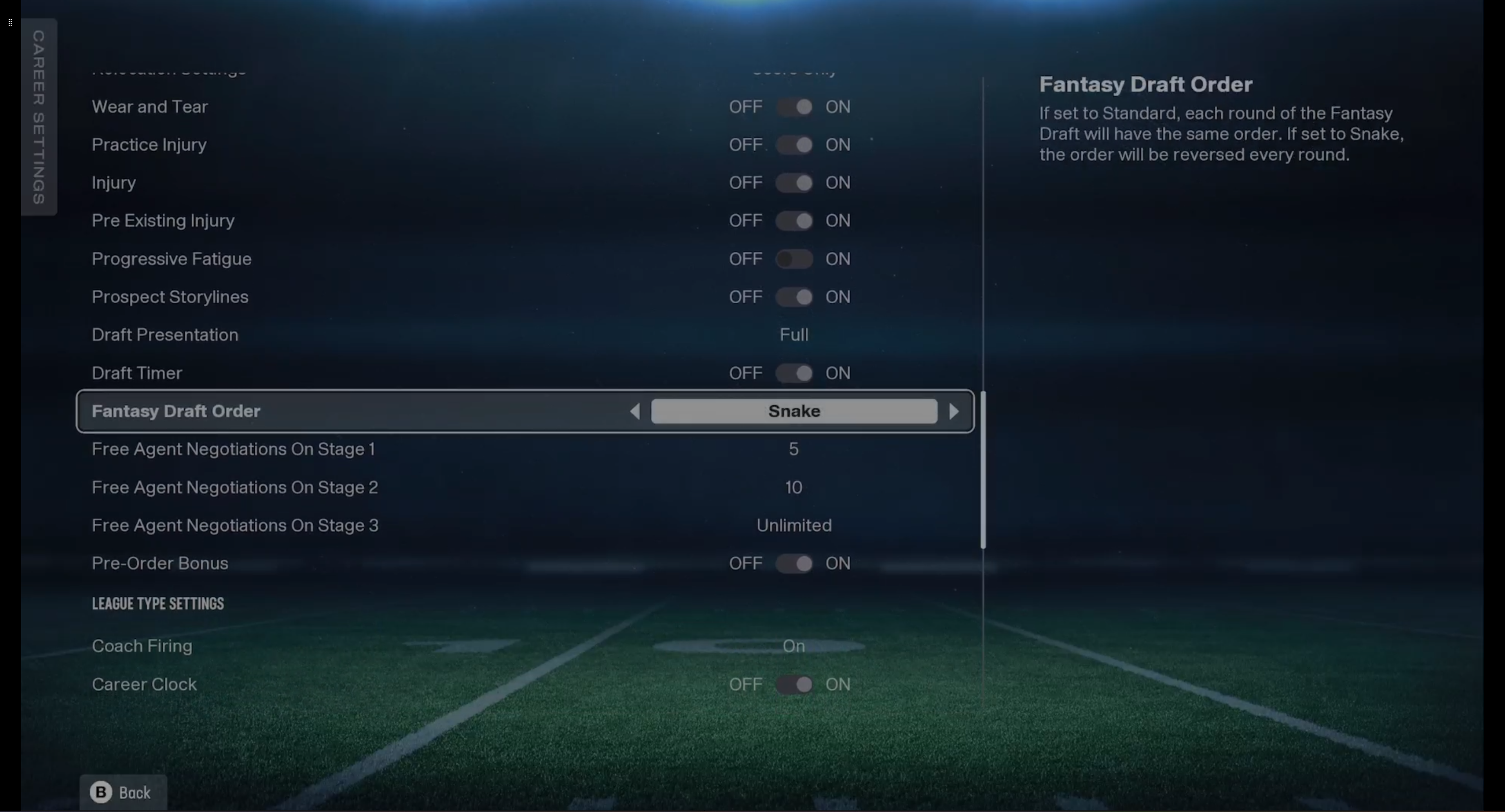This screenshot has height=812, width=1505.
Task: Toggle Pre-Order Bonus off
Action: [795, 563]
